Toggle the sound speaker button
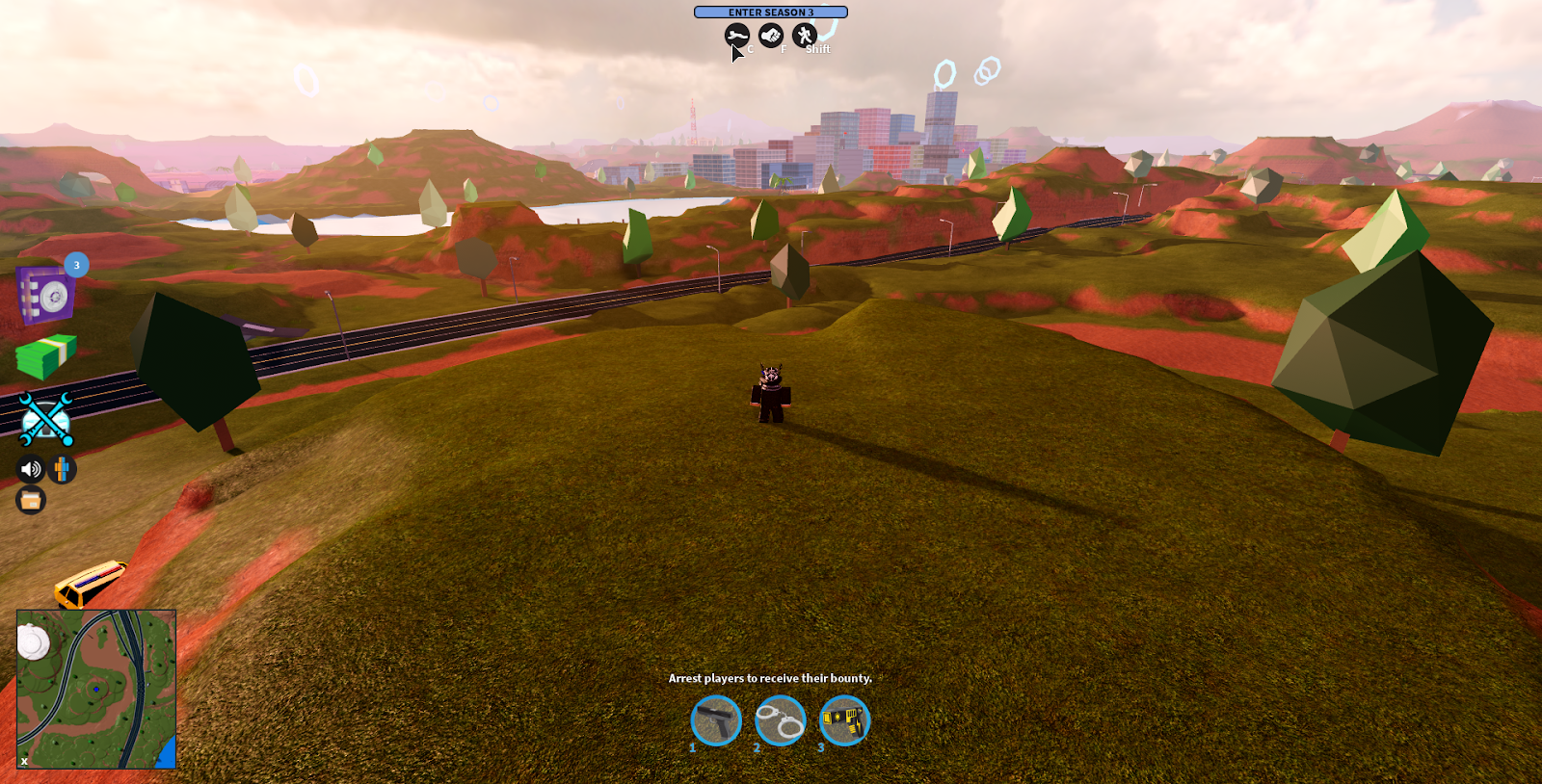The width and height of the screenshot is (1542, 784). 31,469
